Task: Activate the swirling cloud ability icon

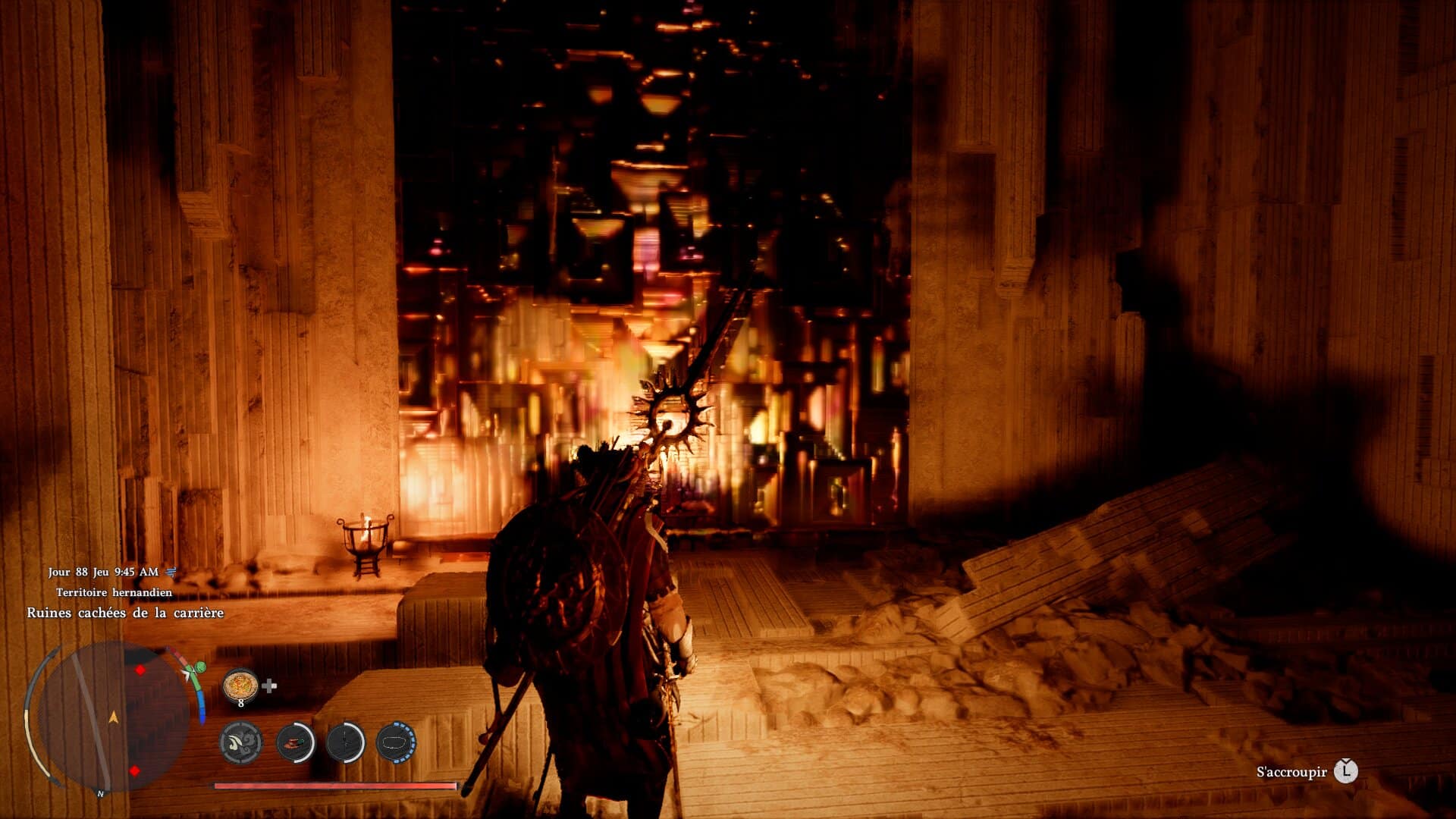Action: pyautogui.click(x=241, y=742)
